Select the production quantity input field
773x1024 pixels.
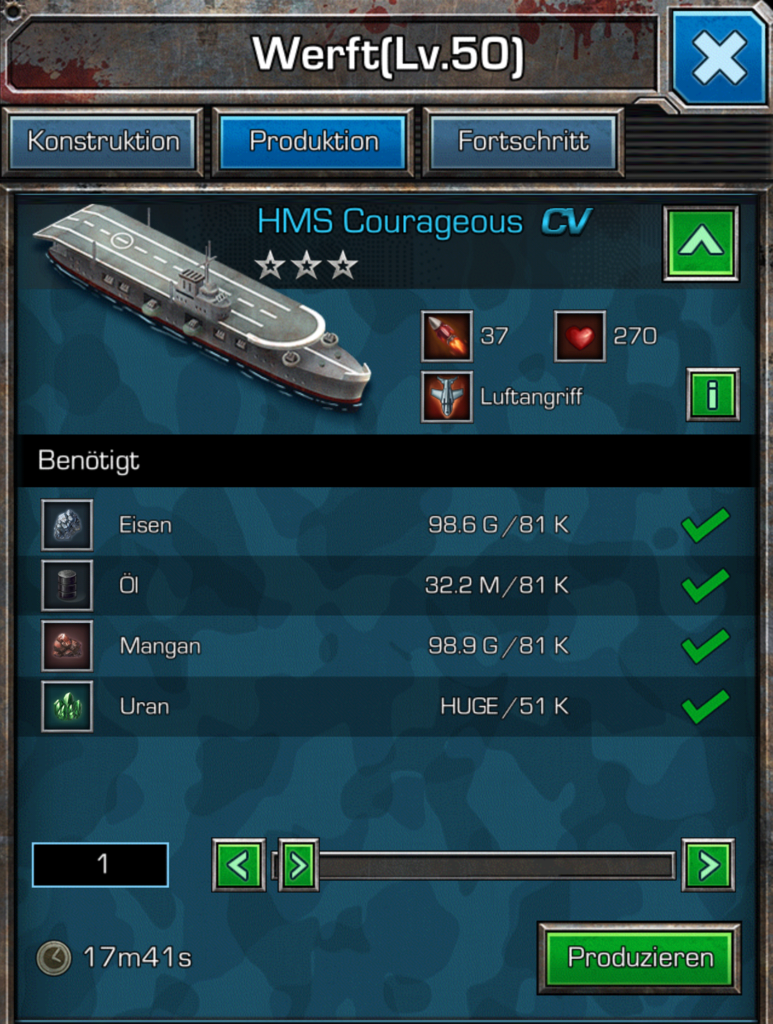coord(100,865)
